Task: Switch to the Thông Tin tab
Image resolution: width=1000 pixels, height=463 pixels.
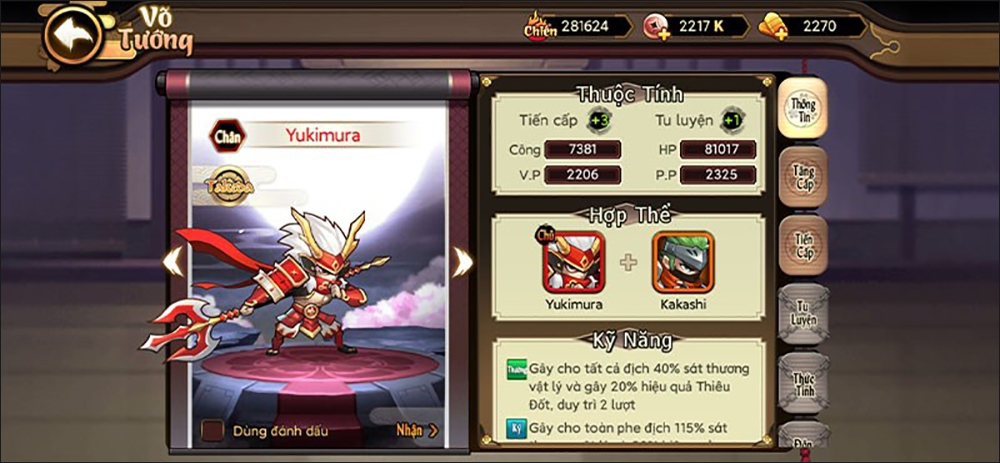Action: [x=803, y=108]
